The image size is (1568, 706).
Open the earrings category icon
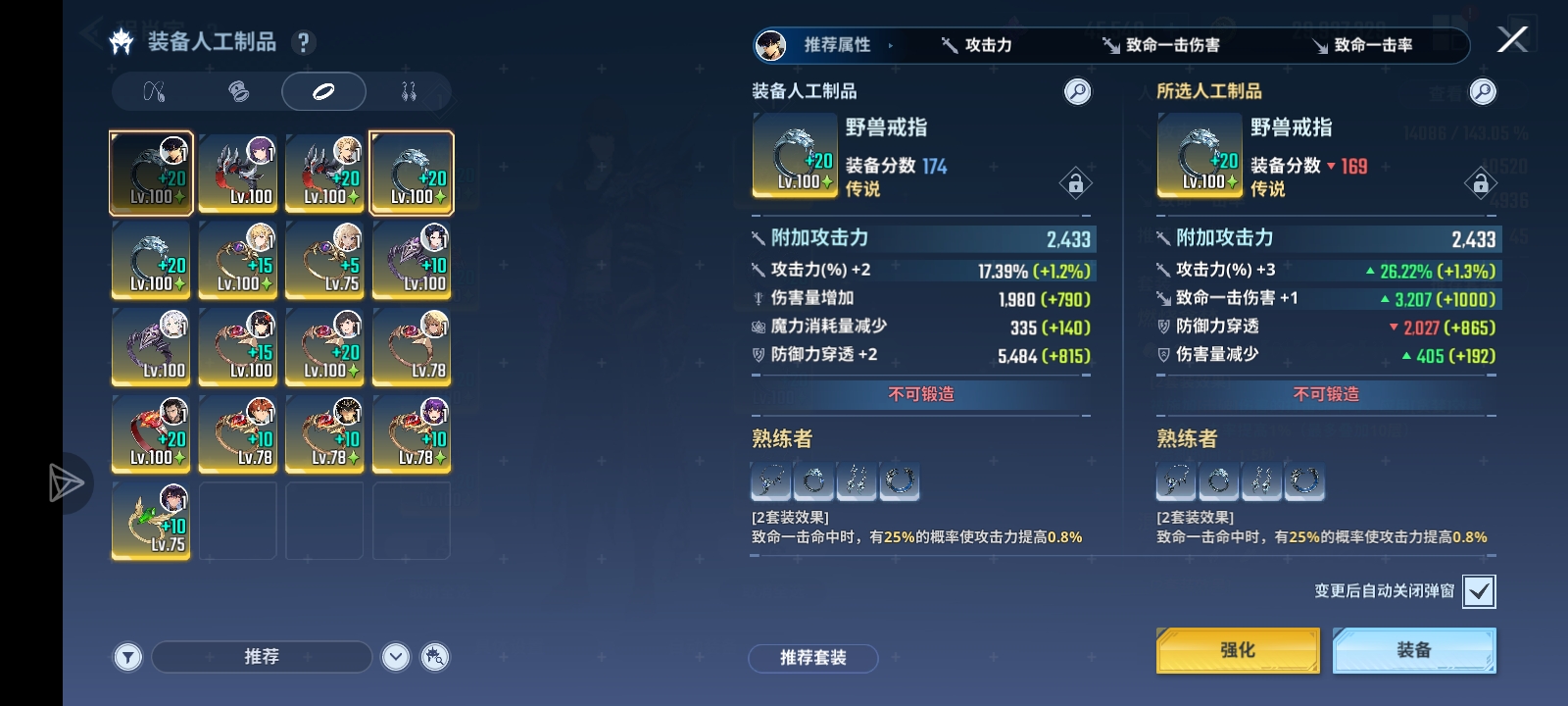coord(412,91)
